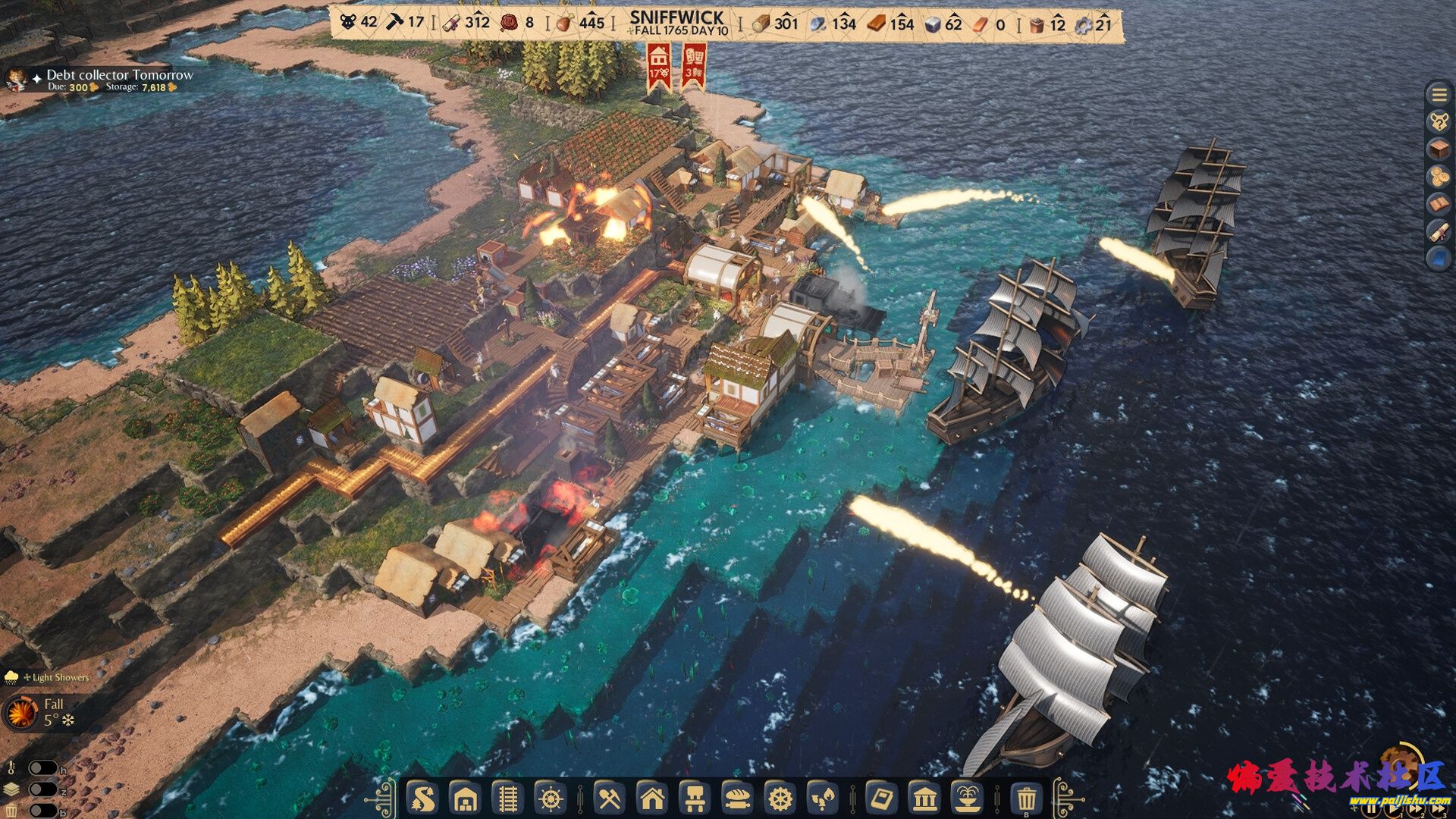
Task: Select the warehouse storage build category
Action: pos(465,799)
